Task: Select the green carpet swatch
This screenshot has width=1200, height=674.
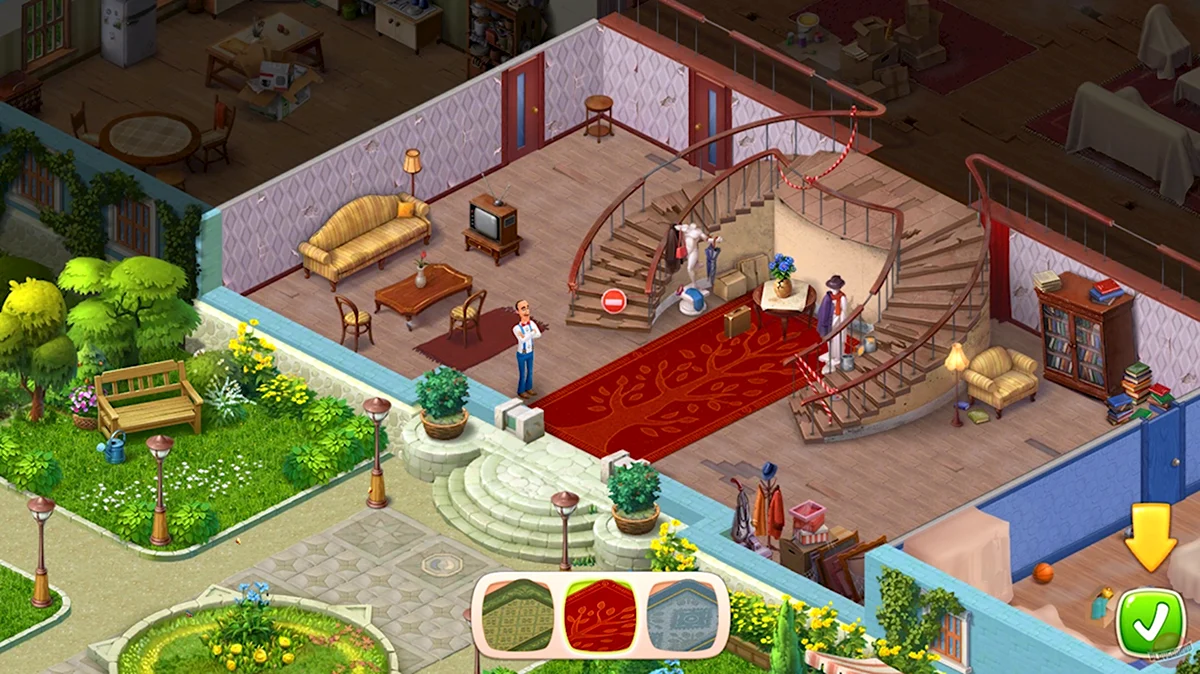Action: 518,615
